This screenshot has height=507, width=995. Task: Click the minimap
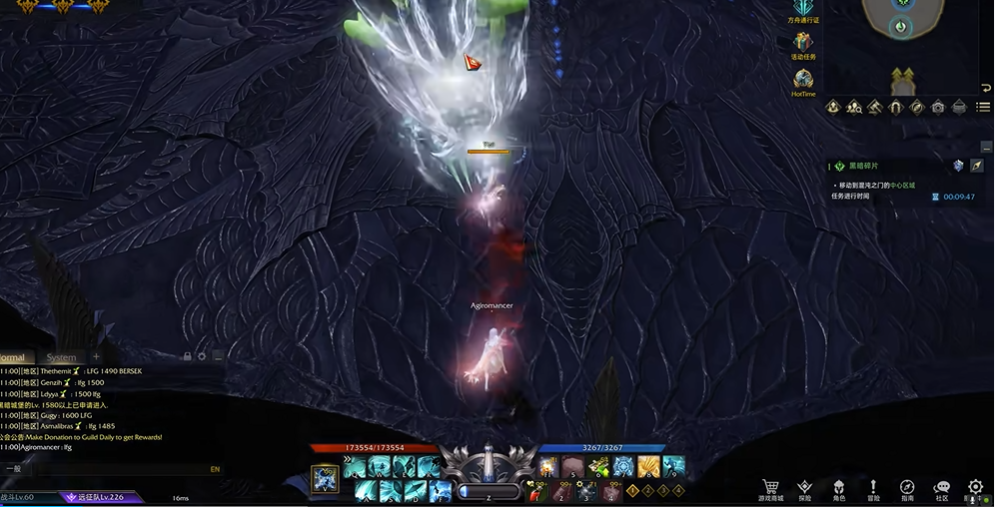tap(901, 22)
